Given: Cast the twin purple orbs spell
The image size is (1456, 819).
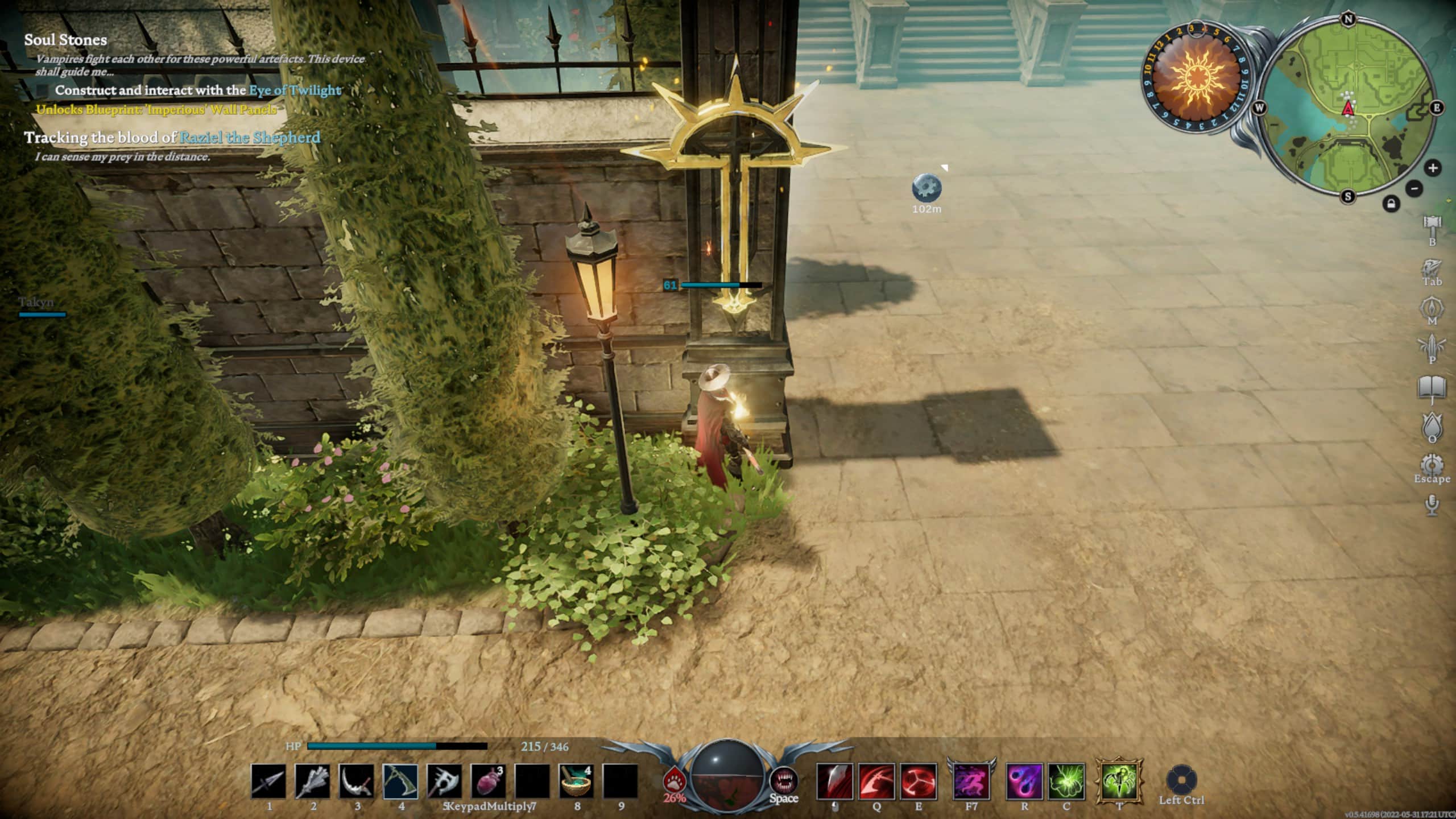Looking at the screenshot, I should [x=1024, y=781].
